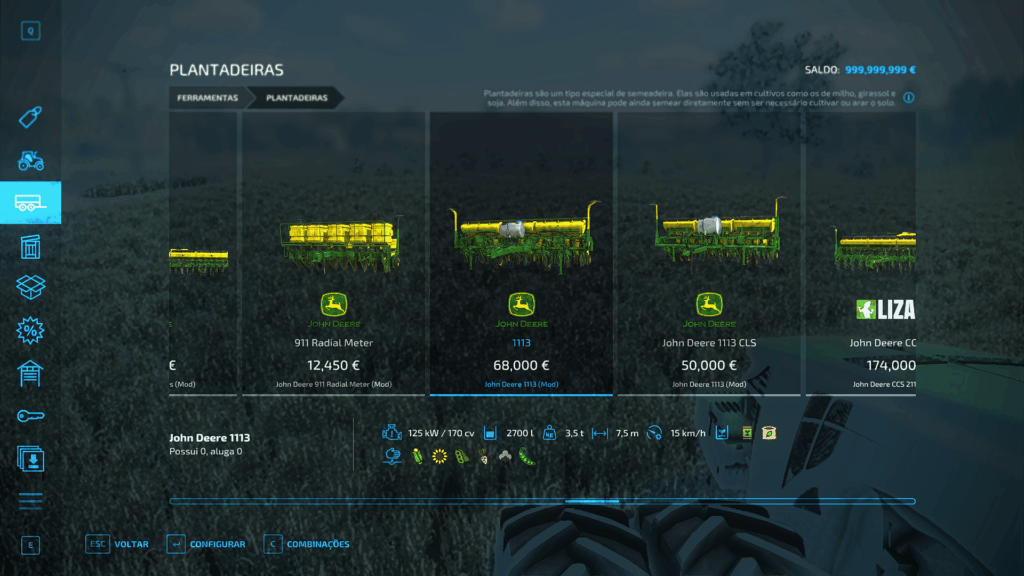Image resolution: width=1024 pixels, height=576 pixels.
Task: Click Voltar to go back
Action: click(x=118, y=544)
